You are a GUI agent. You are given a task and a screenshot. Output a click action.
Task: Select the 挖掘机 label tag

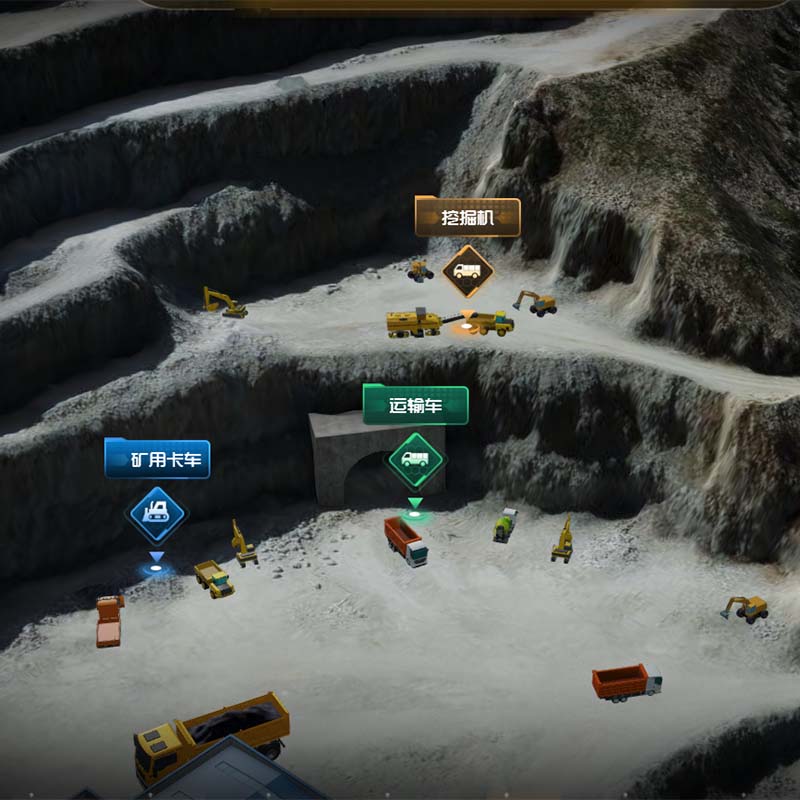tap(468, 217)
